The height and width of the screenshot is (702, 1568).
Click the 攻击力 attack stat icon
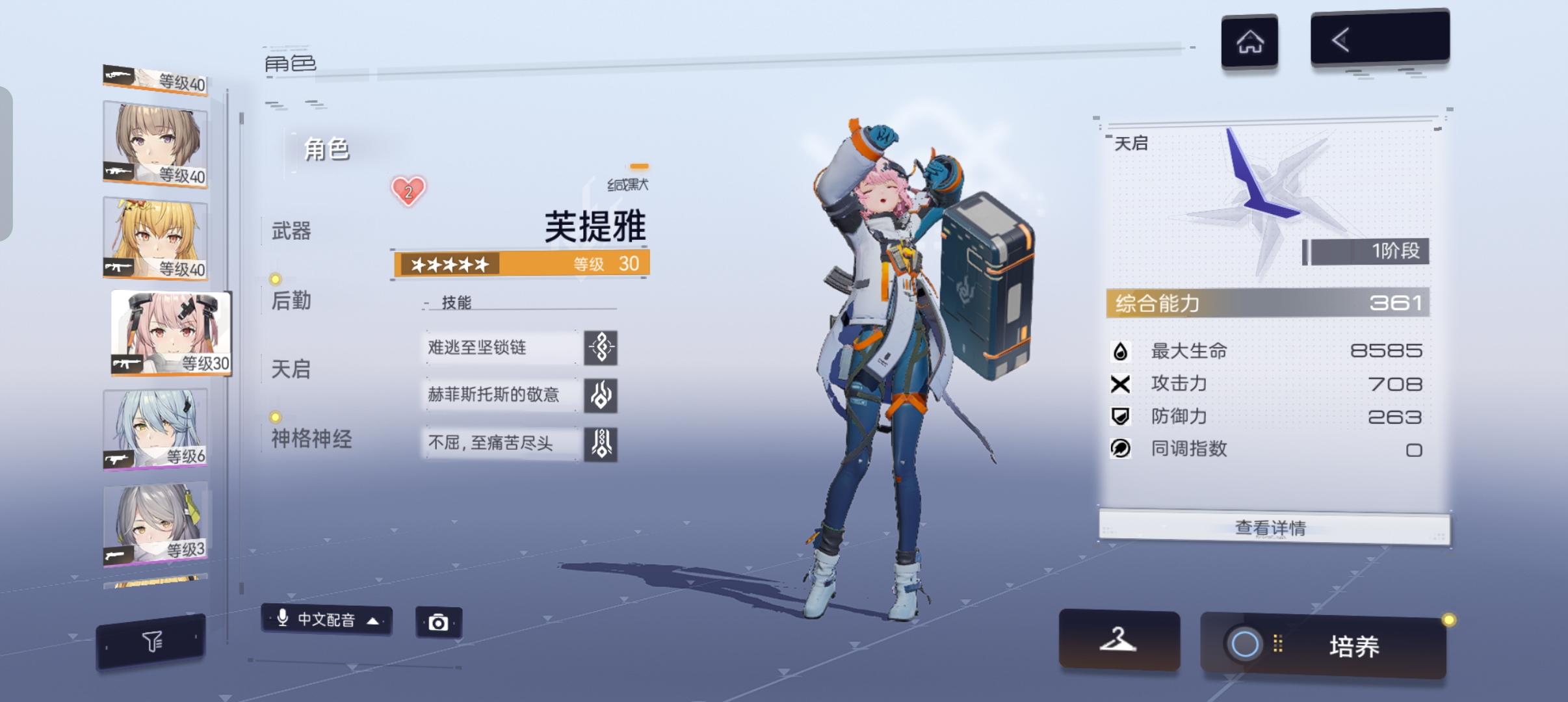point(1121,383)
